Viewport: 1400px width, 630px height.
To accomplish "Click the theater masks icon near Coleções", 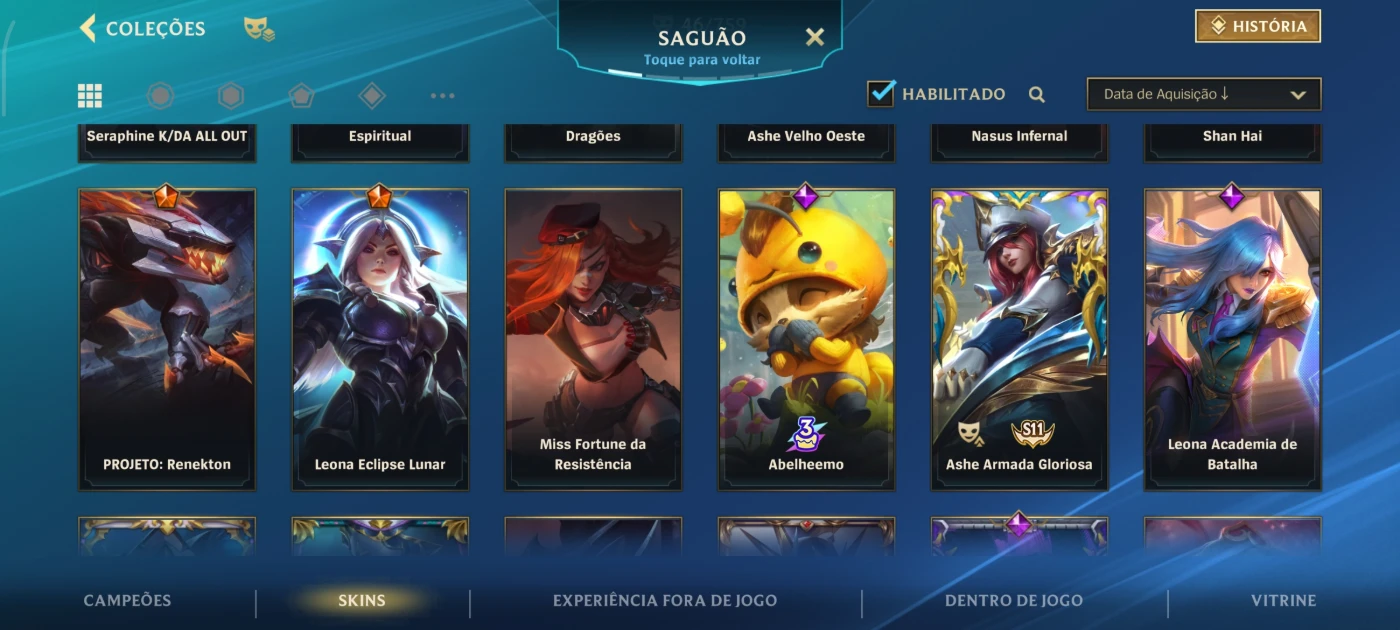I will coord(259,29).
